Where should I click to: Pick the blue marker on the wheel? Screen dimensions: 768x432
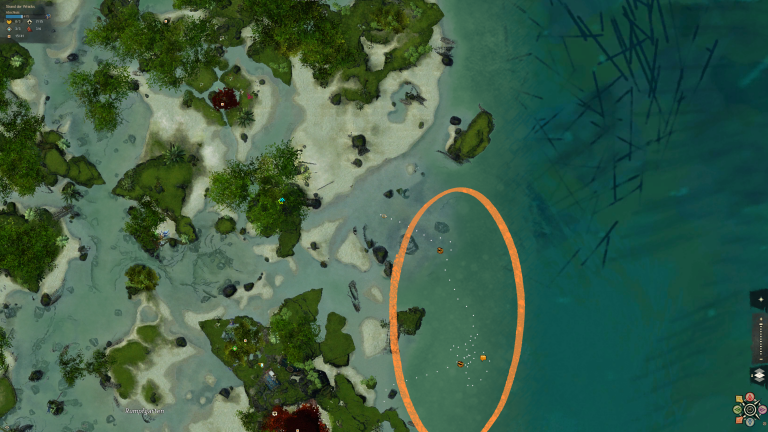click(750, 422)
